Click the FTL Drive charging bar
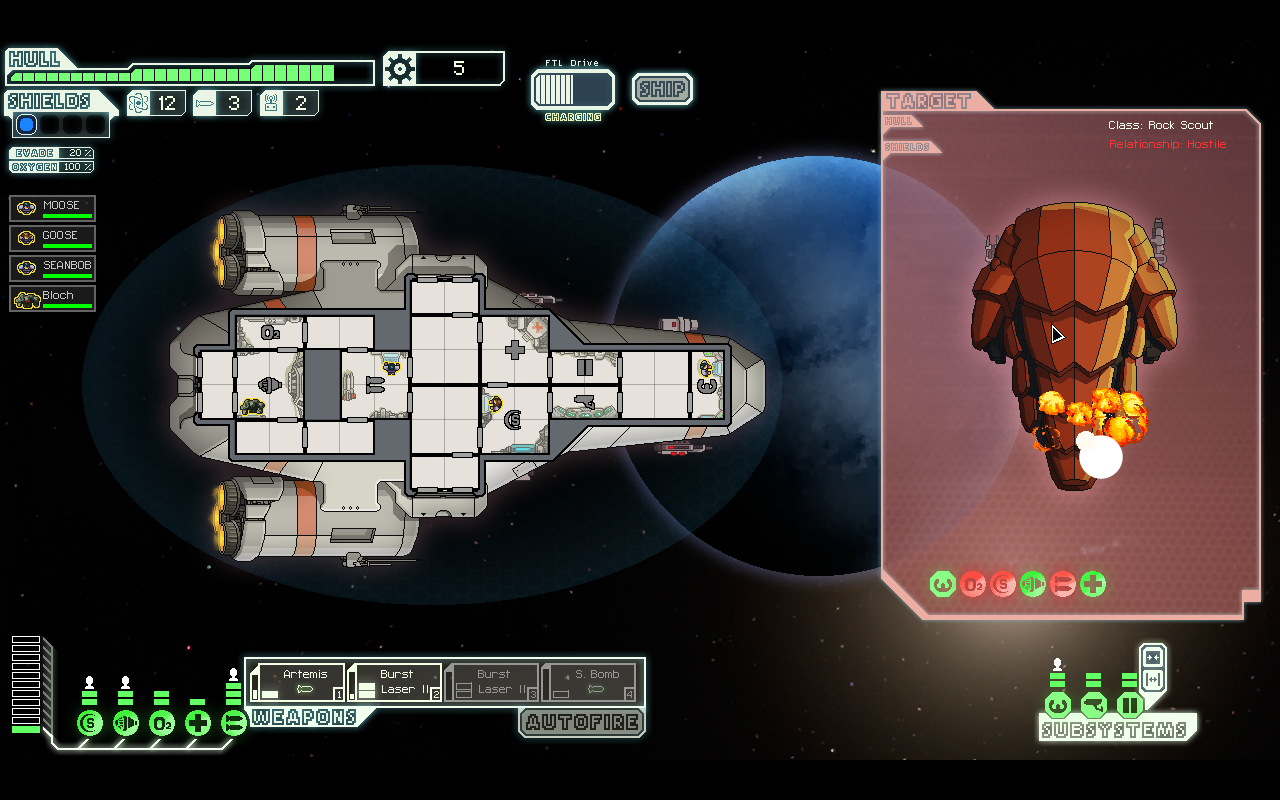The width and height of the screenshot is (1280, 800). (x=571, y=90)
